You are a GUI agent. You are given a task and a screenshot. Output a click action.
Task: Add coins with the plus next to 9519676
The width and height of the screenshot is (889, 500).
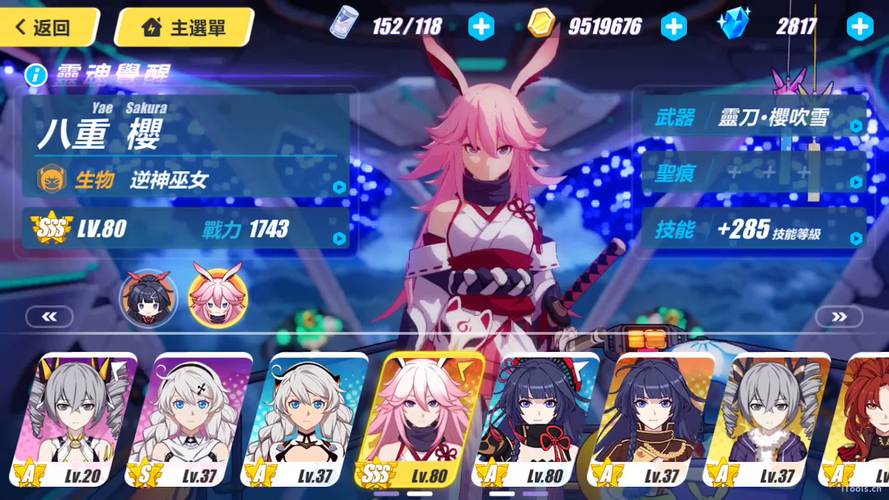click(674, 26)
